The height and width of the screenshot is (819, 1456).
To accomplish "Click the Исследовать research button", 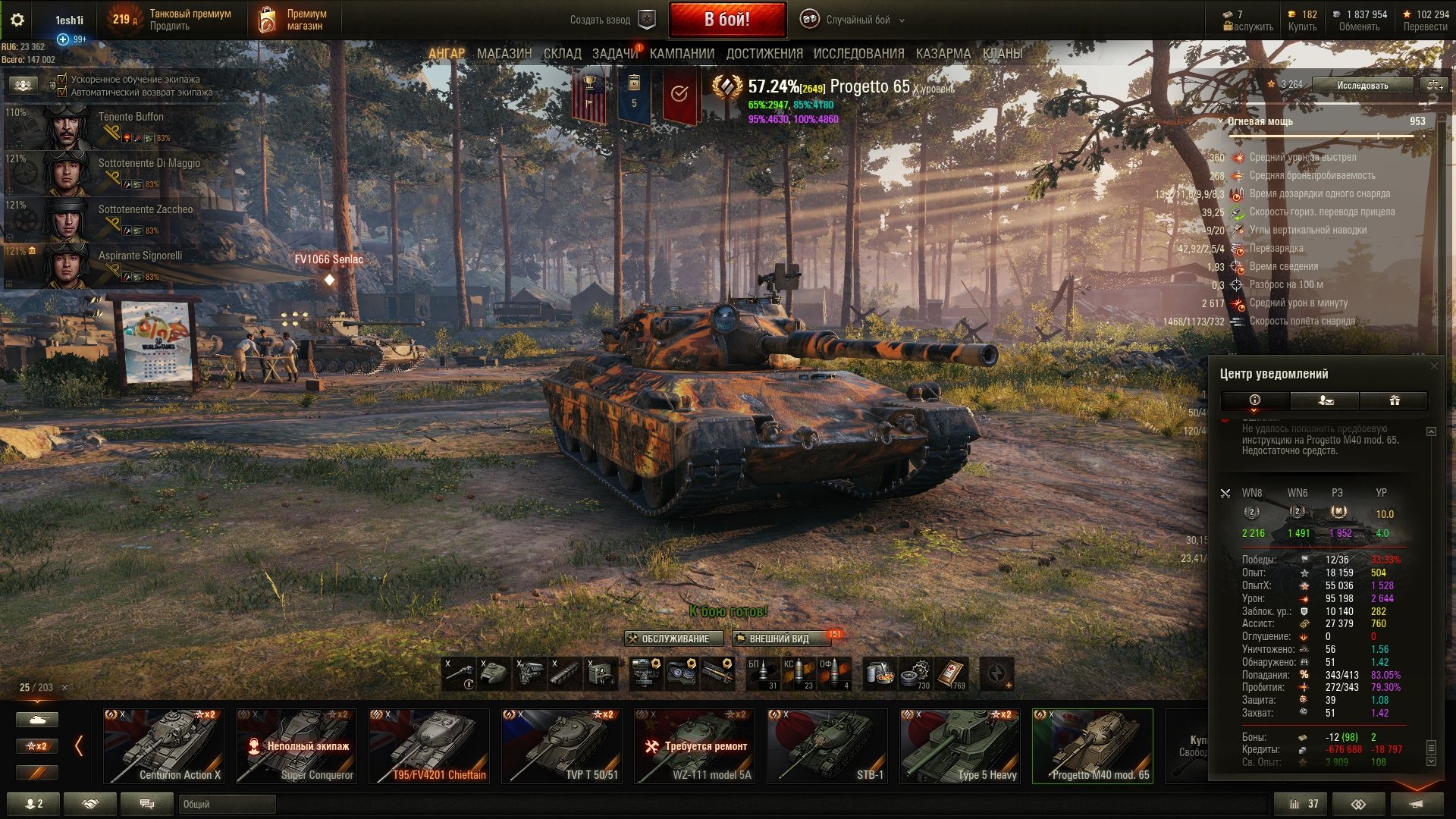I will 1362,85.
